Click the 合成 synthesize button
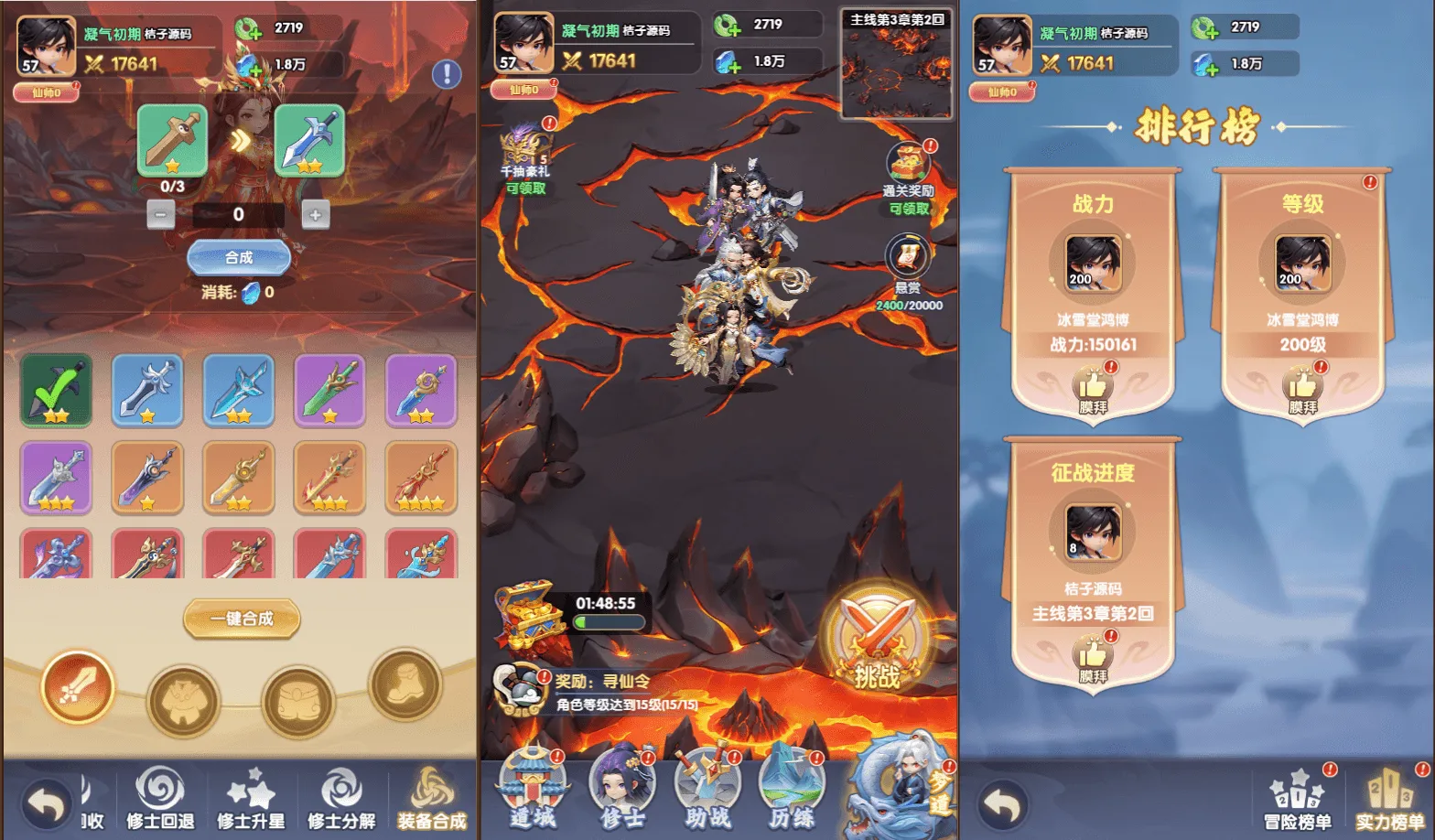This screenshot has width=1435, height=840. coord(239,258)
